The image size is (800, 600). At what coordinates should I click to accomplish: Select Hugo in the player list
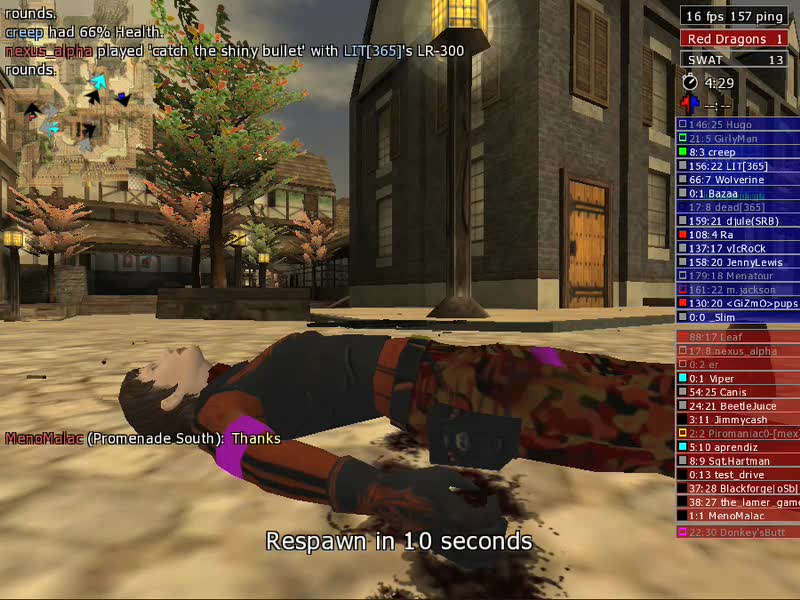pos(737,124)
